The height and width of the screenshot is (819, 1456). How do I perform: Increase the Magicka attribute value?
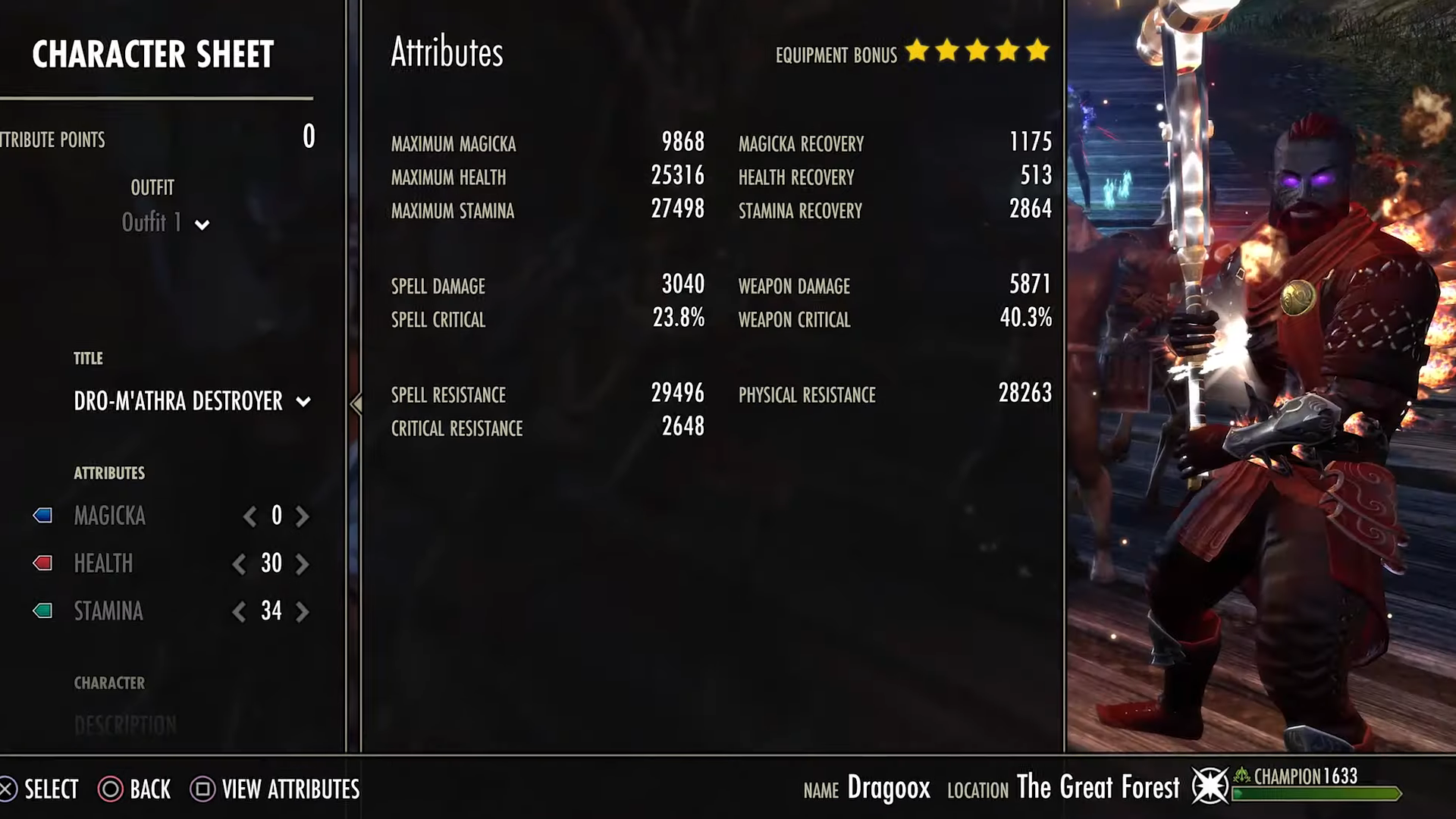(302, 516)
